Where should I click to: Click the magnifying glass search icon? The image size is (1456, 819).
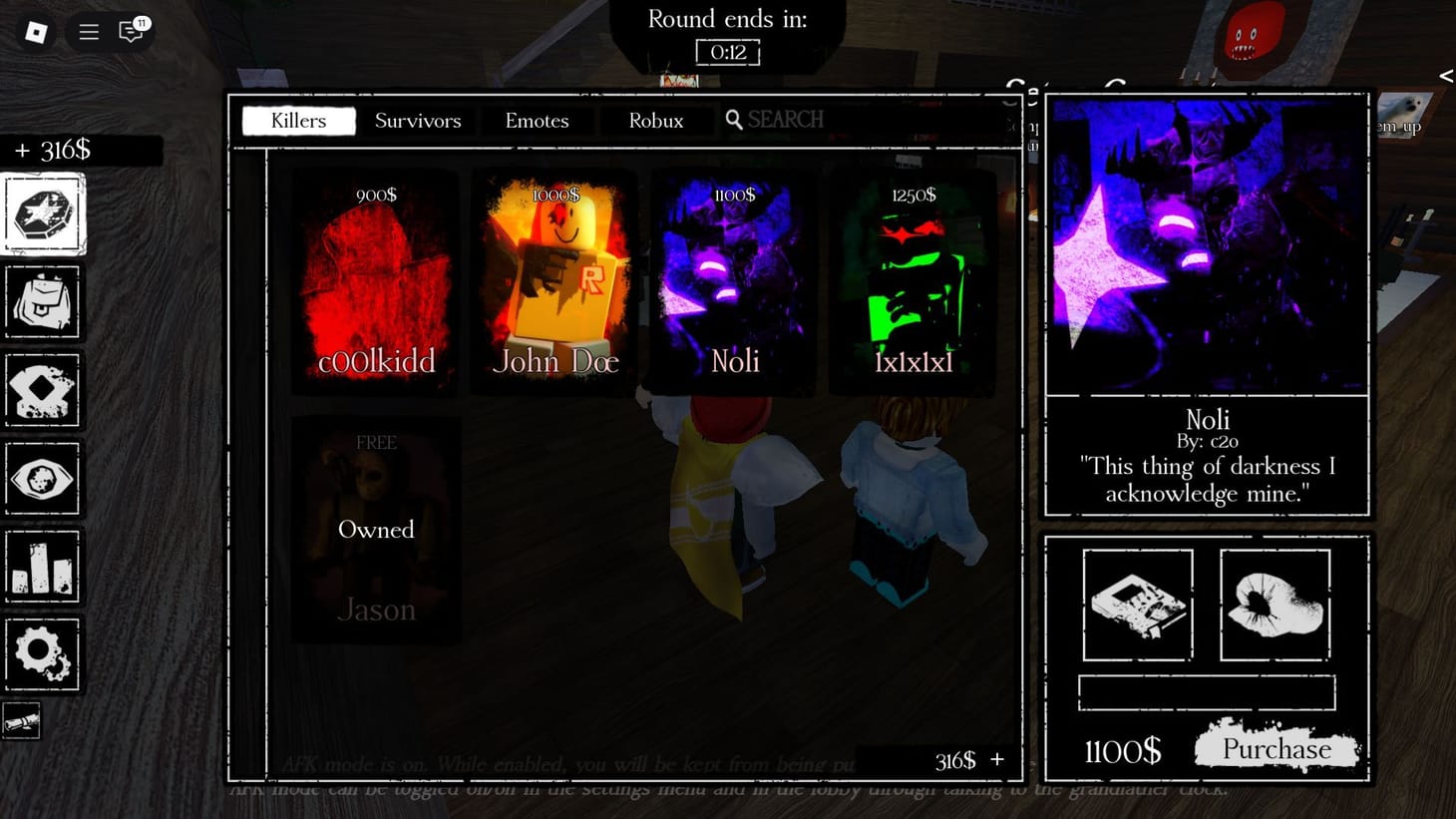tap(735, 120)
